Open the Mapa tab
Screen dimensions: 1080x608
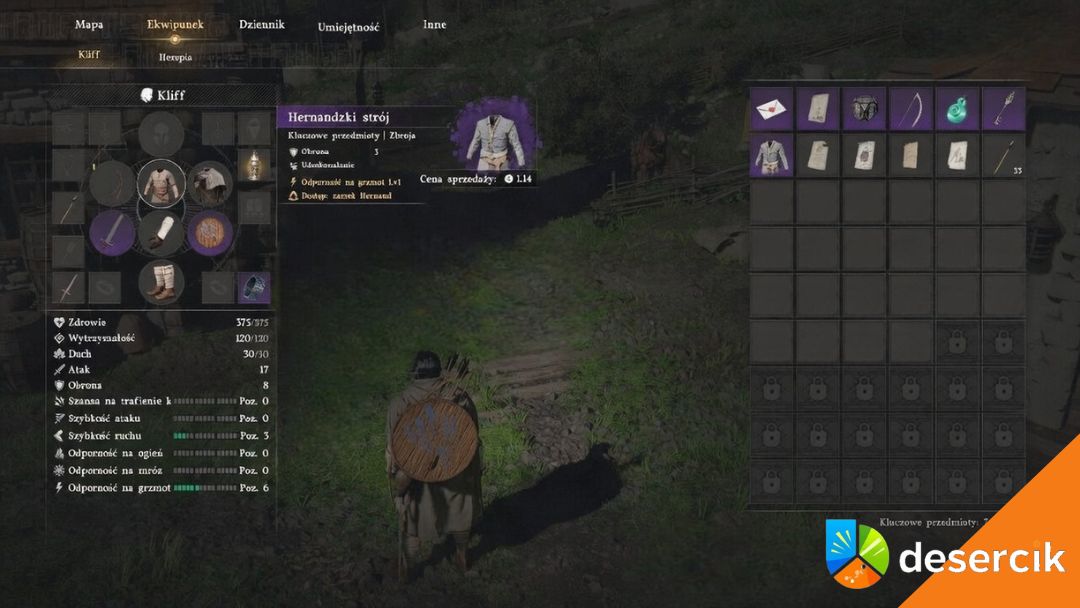(x=89, y=25)
